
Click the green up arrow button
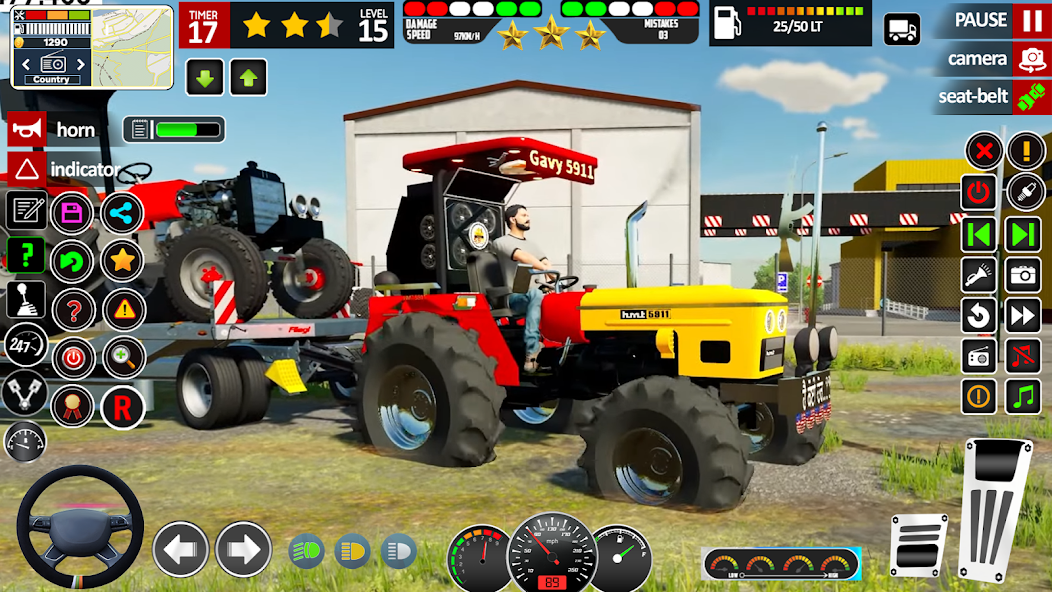tap(248, 77)
